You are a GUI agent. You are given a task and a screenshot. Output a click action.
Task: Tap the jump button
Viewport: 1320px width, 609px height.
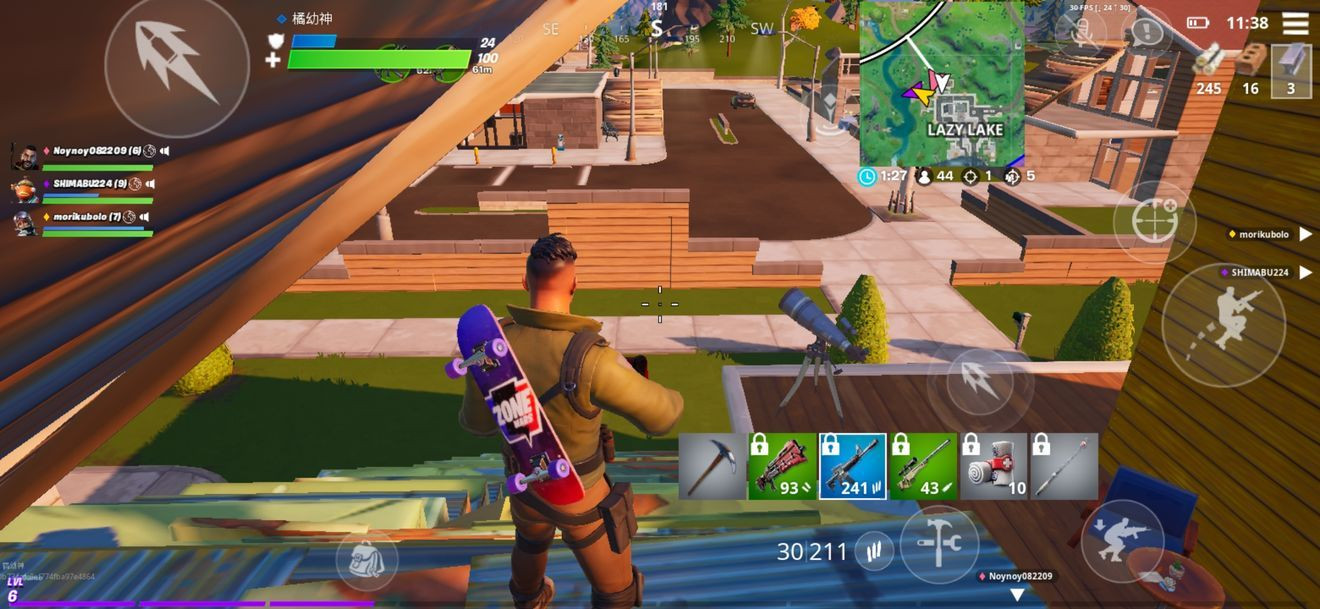point(1223,325)
